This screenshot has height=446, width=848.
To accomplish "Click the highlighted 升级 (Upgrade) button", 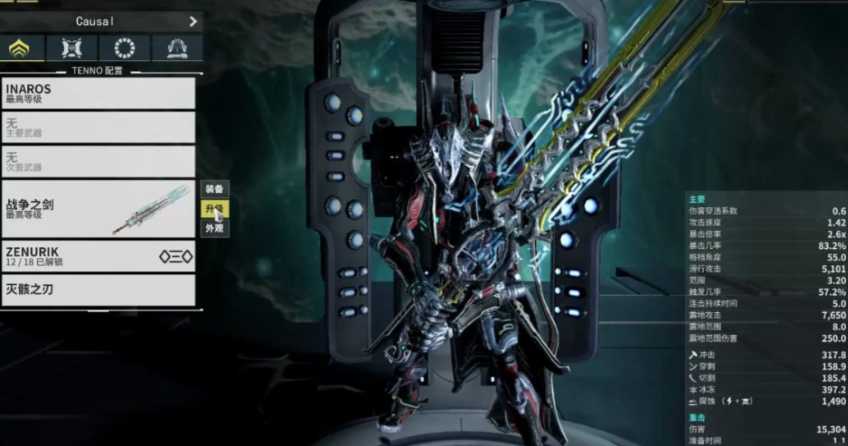I will (x=215, y=209).
